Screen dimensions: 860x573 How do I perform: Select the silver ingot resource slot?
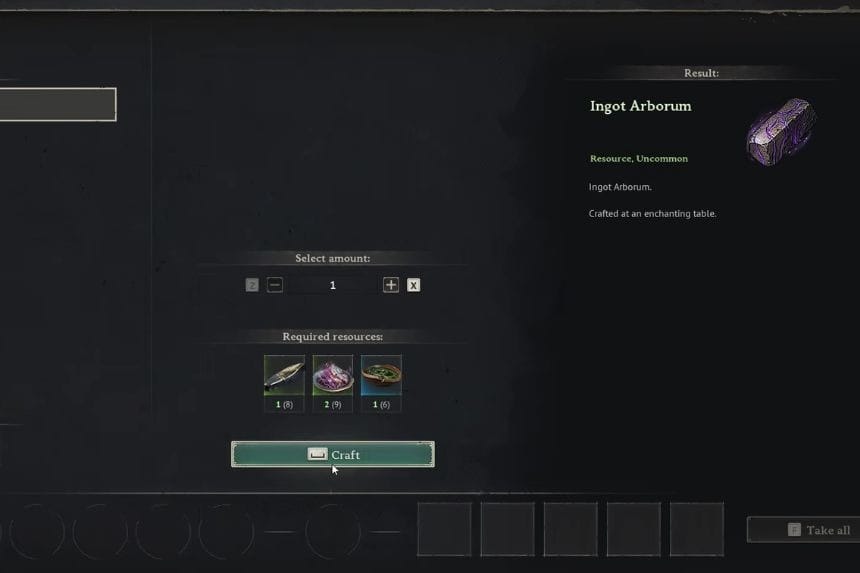coord(284,375)
